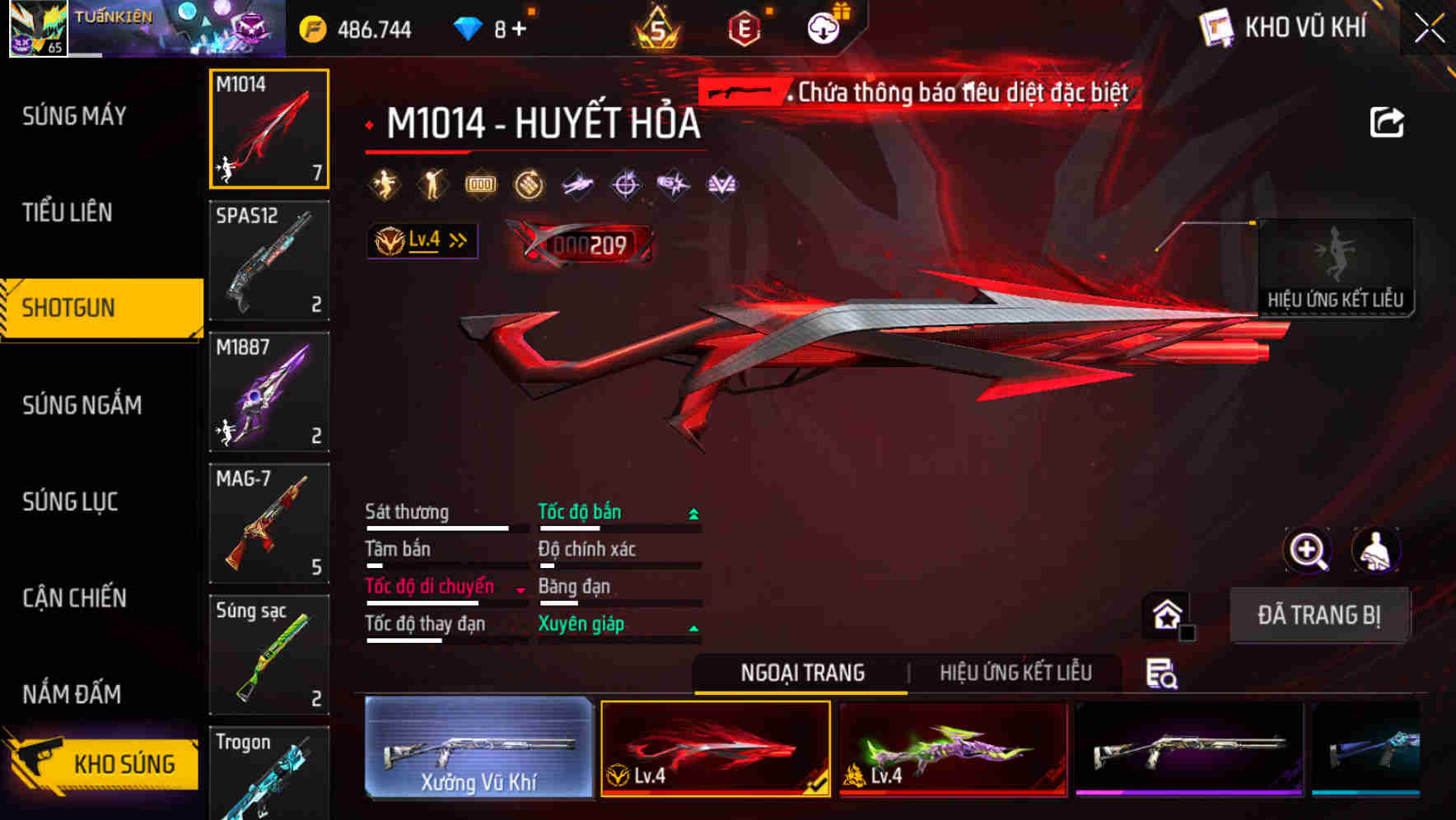
Task: Open Xưởng Vũ Khí weapon workshop
Action: coord(478,749)
